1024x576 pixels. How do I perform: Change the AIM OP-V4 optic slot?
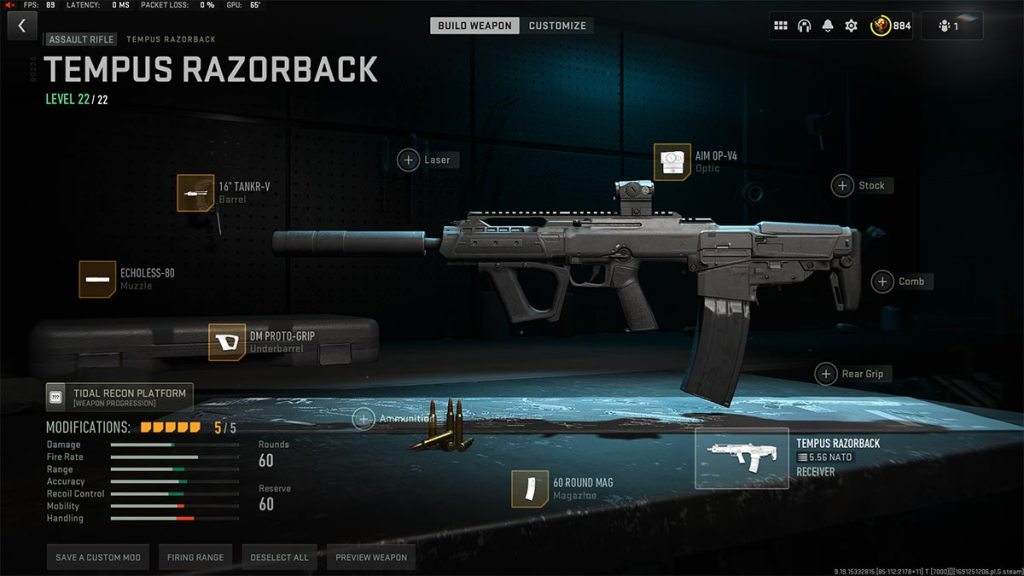click(672, 162)
